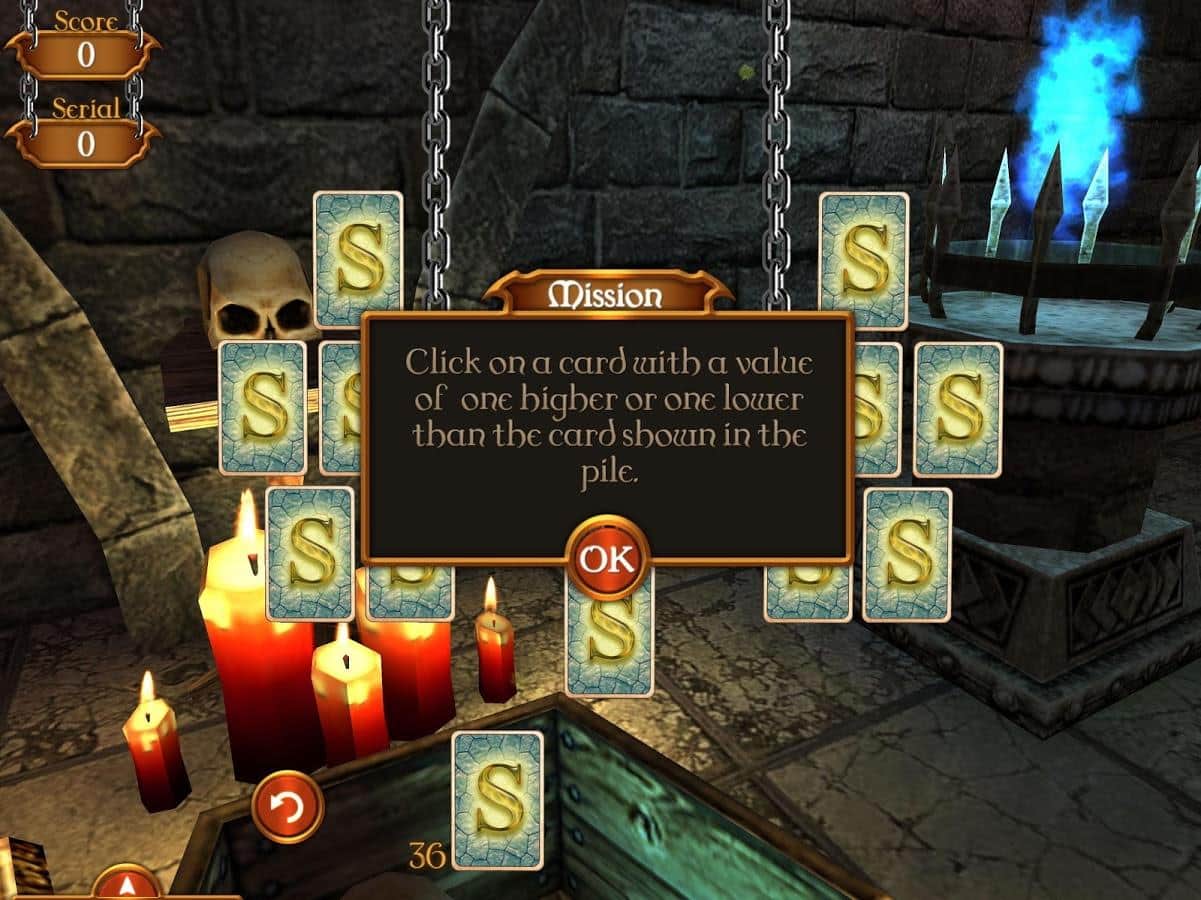Confirm the Mission dialog with OK
Screen dimensions: 1201x900
tap(607, 558)
